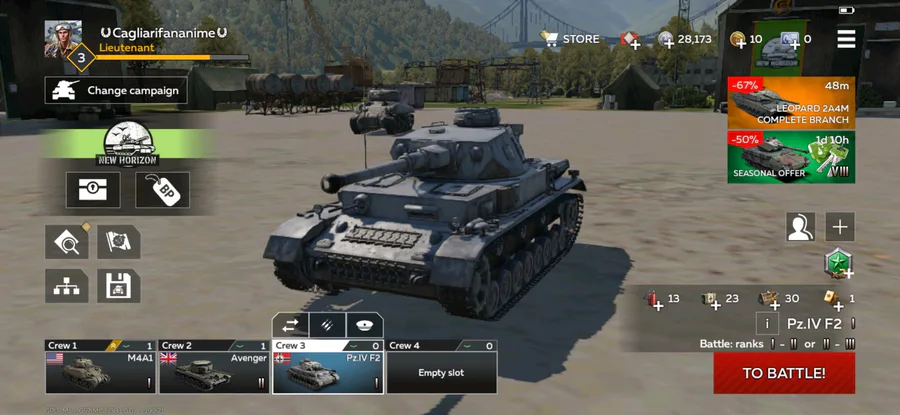
Task: Open the crew helmet tab
Action: pos(364,325)
